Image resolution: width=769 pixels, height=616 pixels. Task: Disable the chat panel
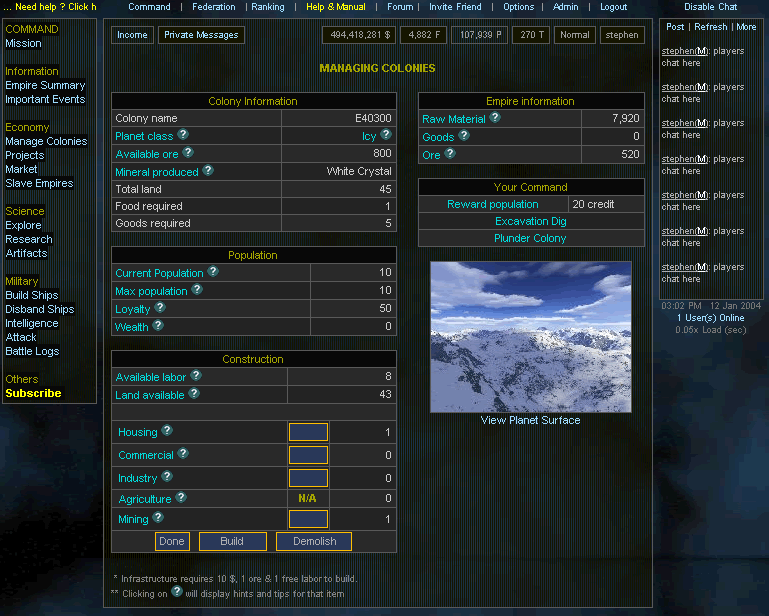coord(710,7)
